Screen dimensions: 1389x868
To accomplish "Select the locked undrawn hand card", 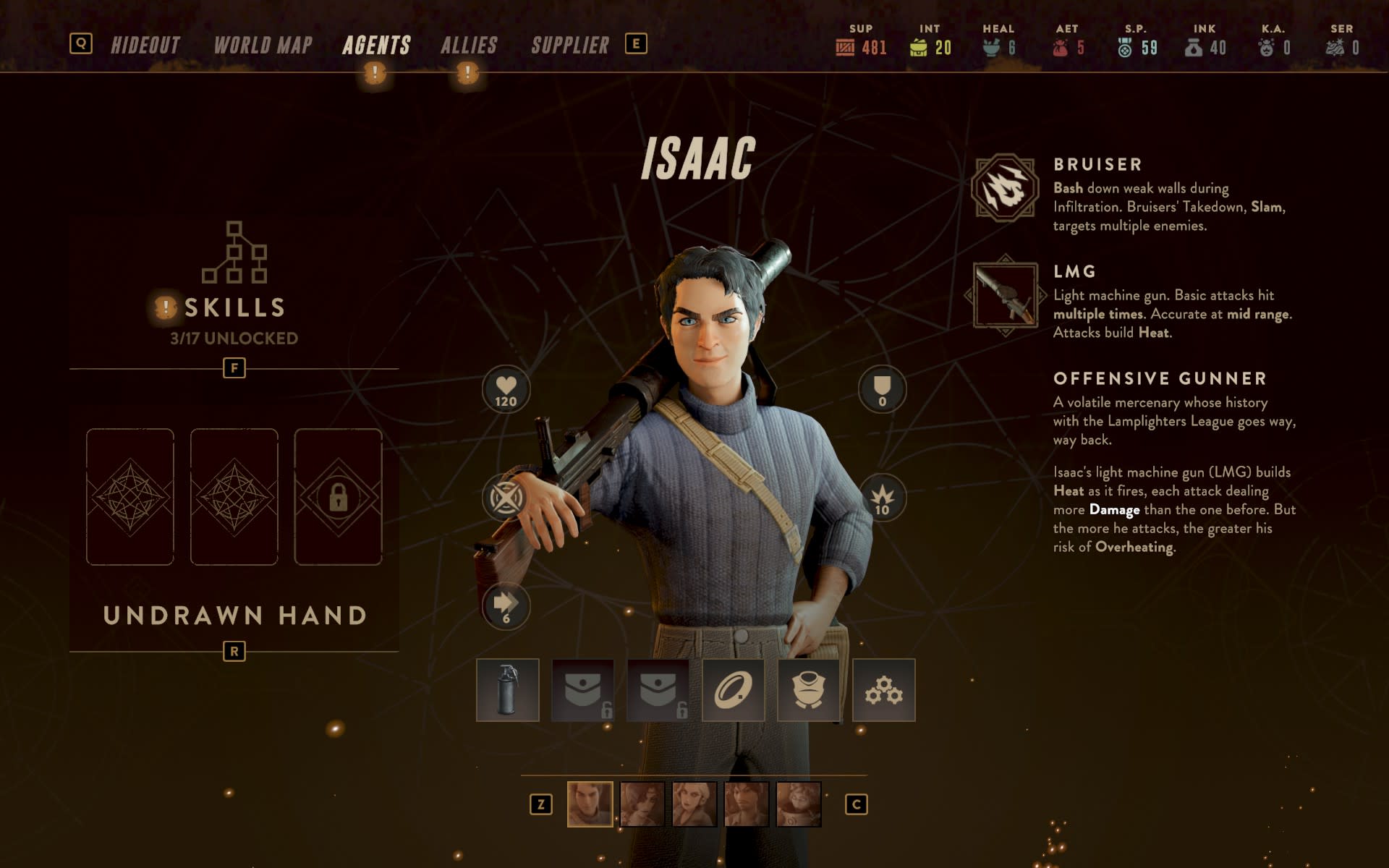I will coord(338,497).
